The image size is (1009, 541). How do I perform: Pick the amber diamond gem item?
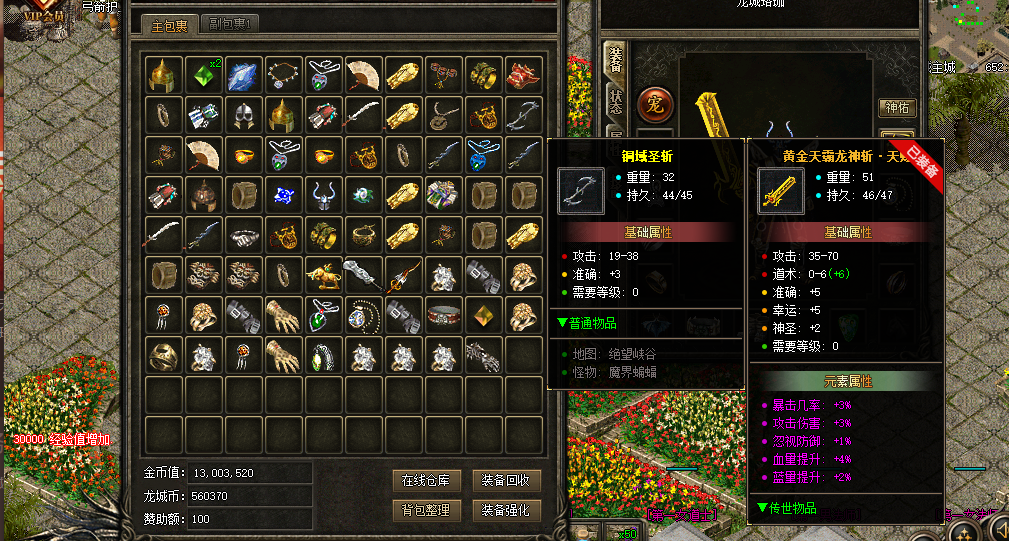point(484,315)
